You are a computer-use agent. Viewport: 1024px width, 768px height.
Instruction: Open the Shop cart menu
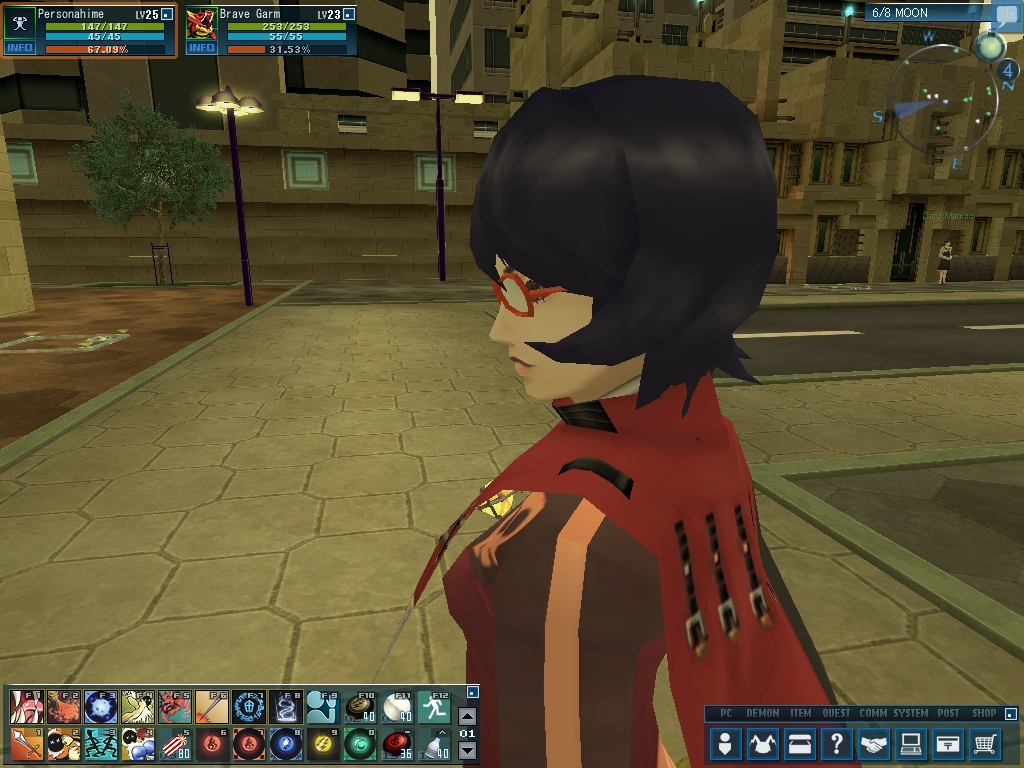click(x=985, y=744)
